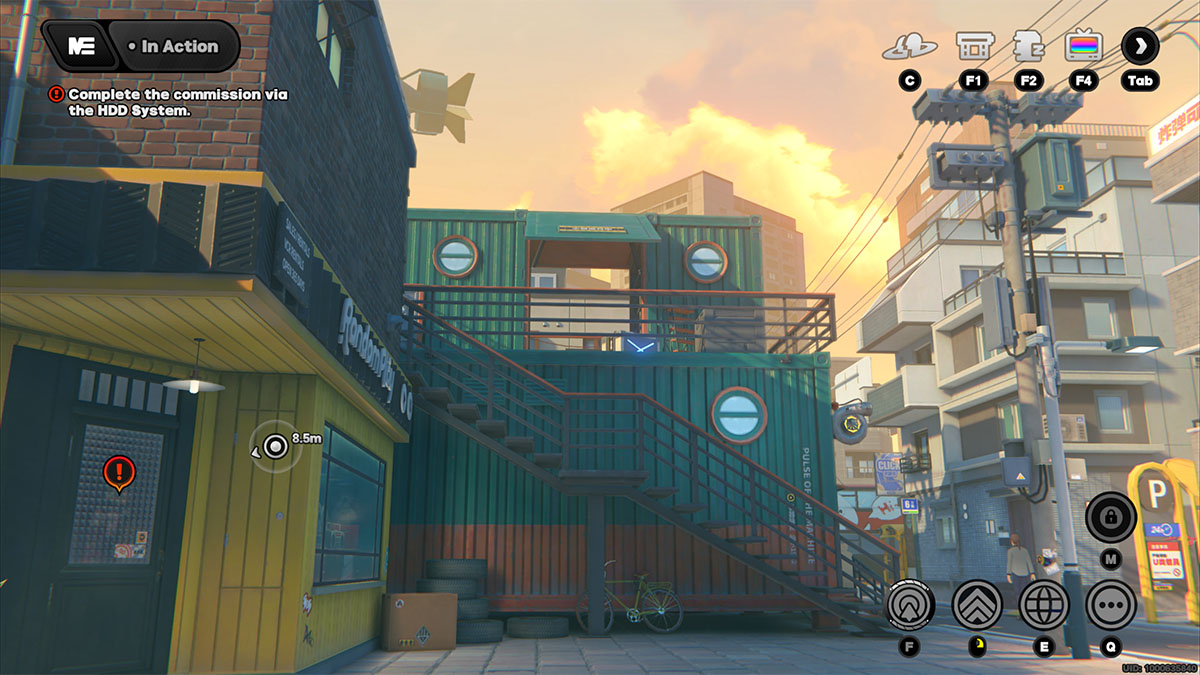Open the notebook compendium icon
The width and height of the screenshot is (1200, 675).
(x=1028, y=46)
